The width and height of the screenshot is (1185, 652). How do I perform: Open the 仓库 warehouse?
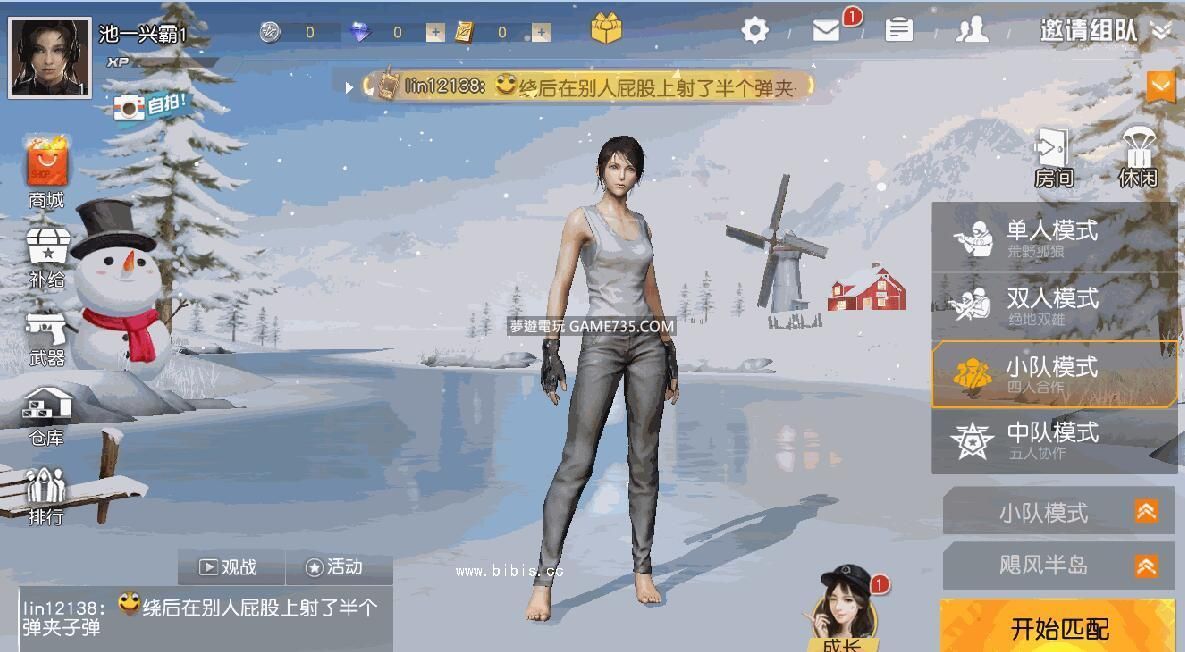46,415
